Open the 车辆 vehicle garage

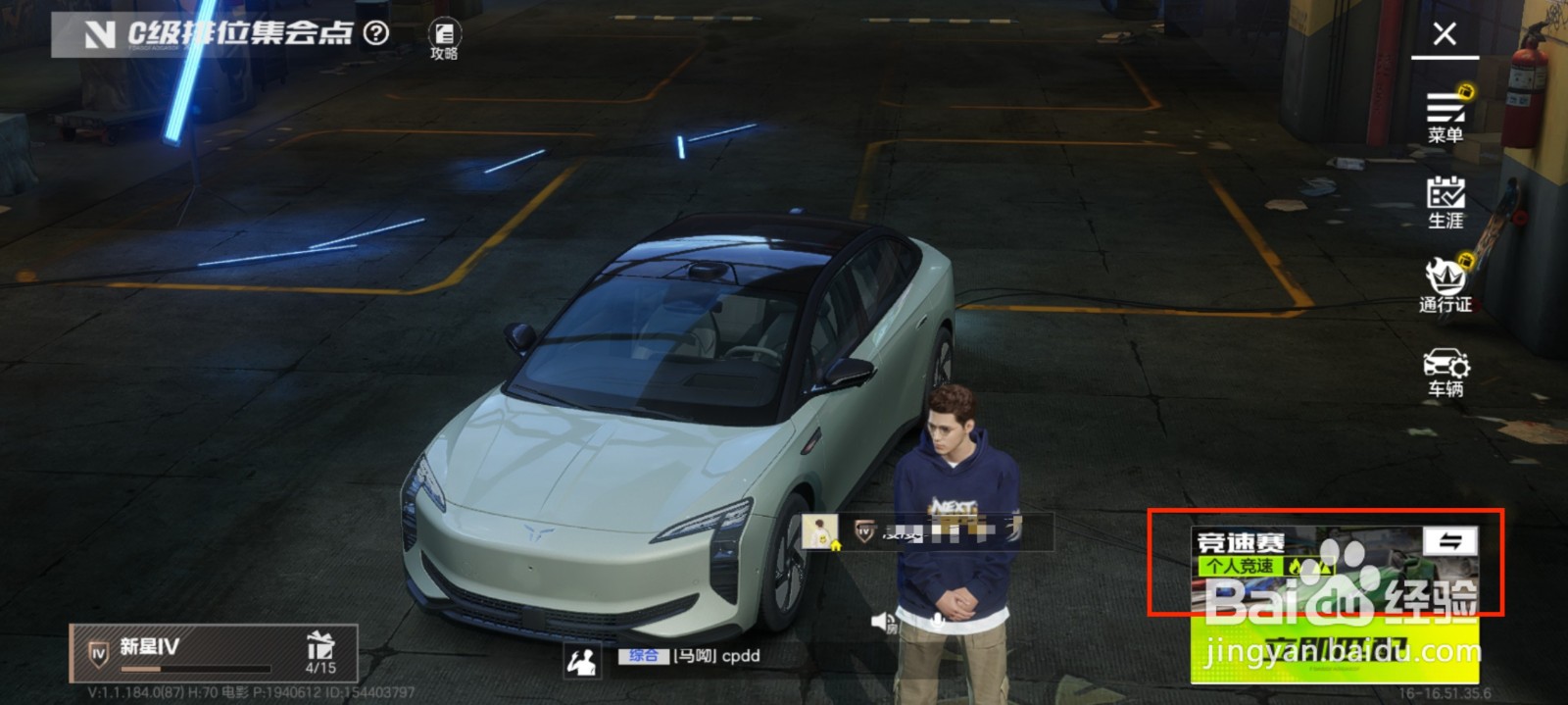1445,373
